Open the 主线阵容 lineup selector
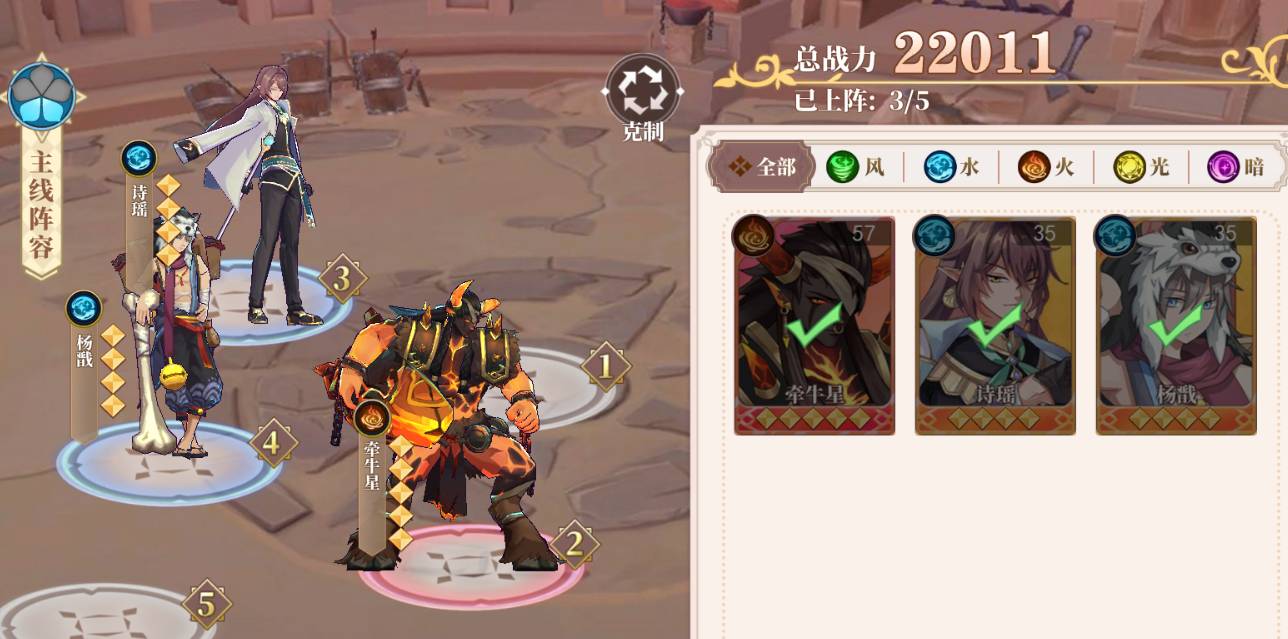1288x639 pixels. tap(41, 165)
